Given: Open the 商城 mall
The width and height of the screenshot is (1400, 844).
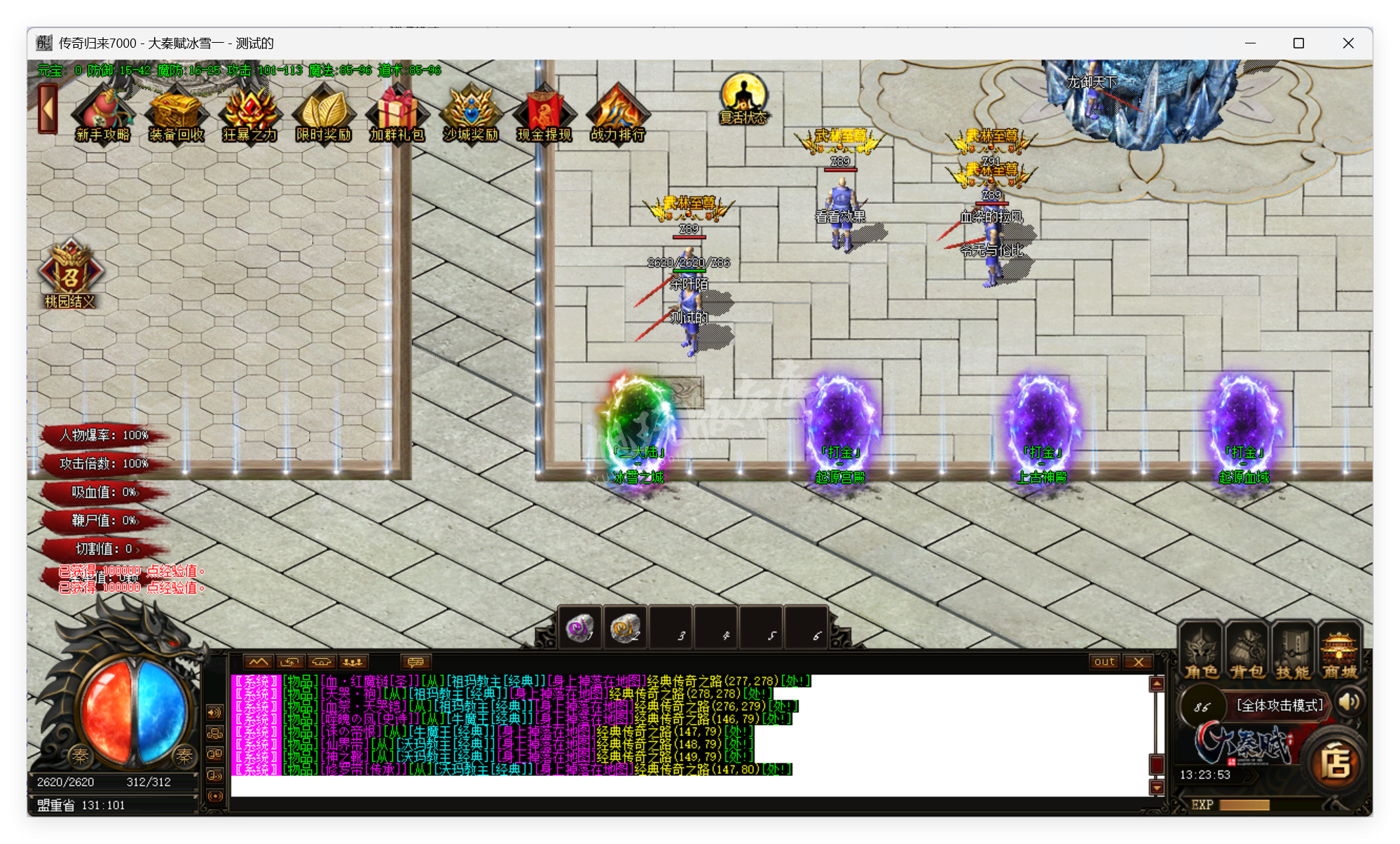Looking at the screenshot, I should coord(1339,651).
